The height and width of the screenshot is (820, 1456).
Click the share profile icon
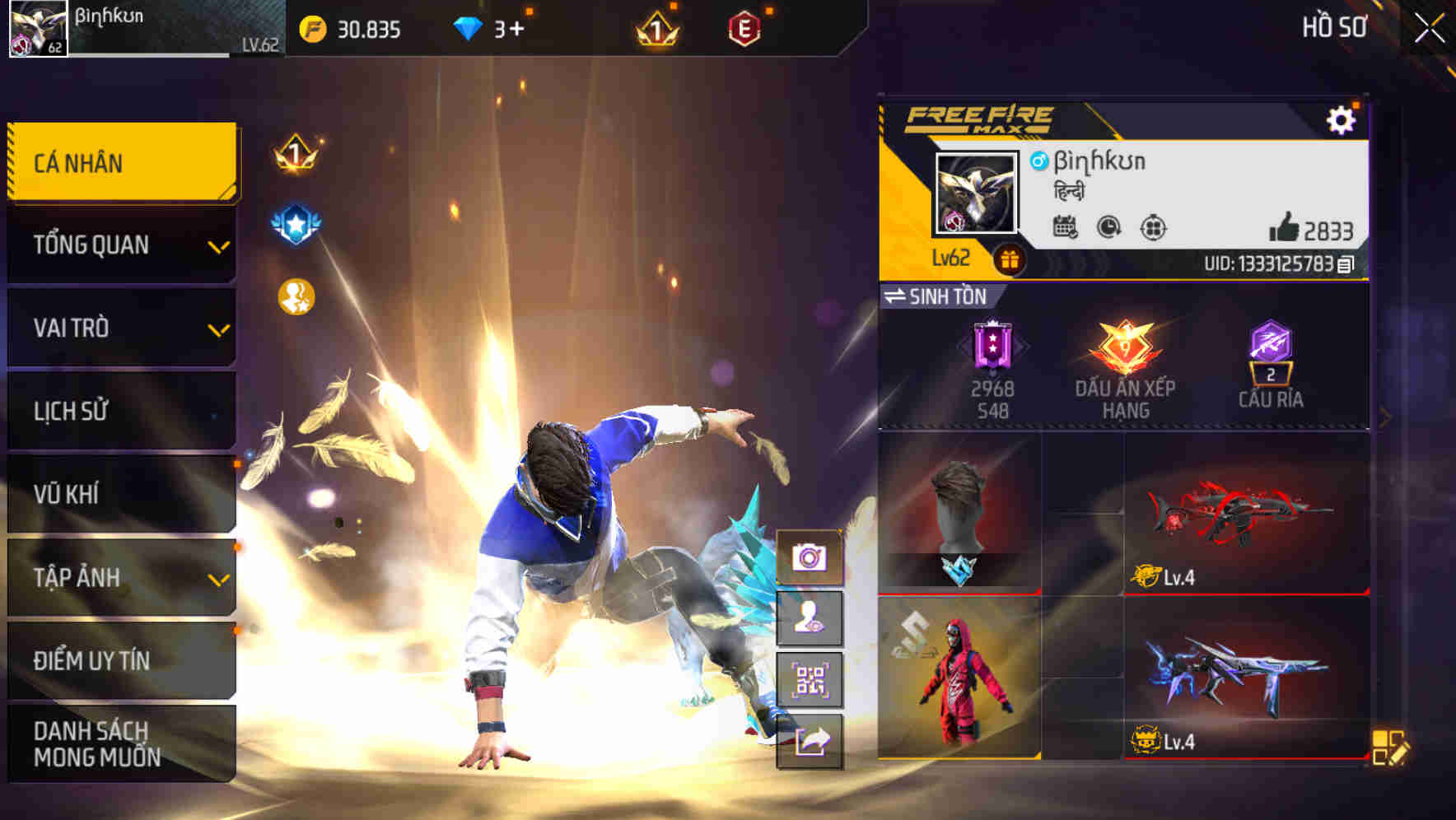pos(810,743)
